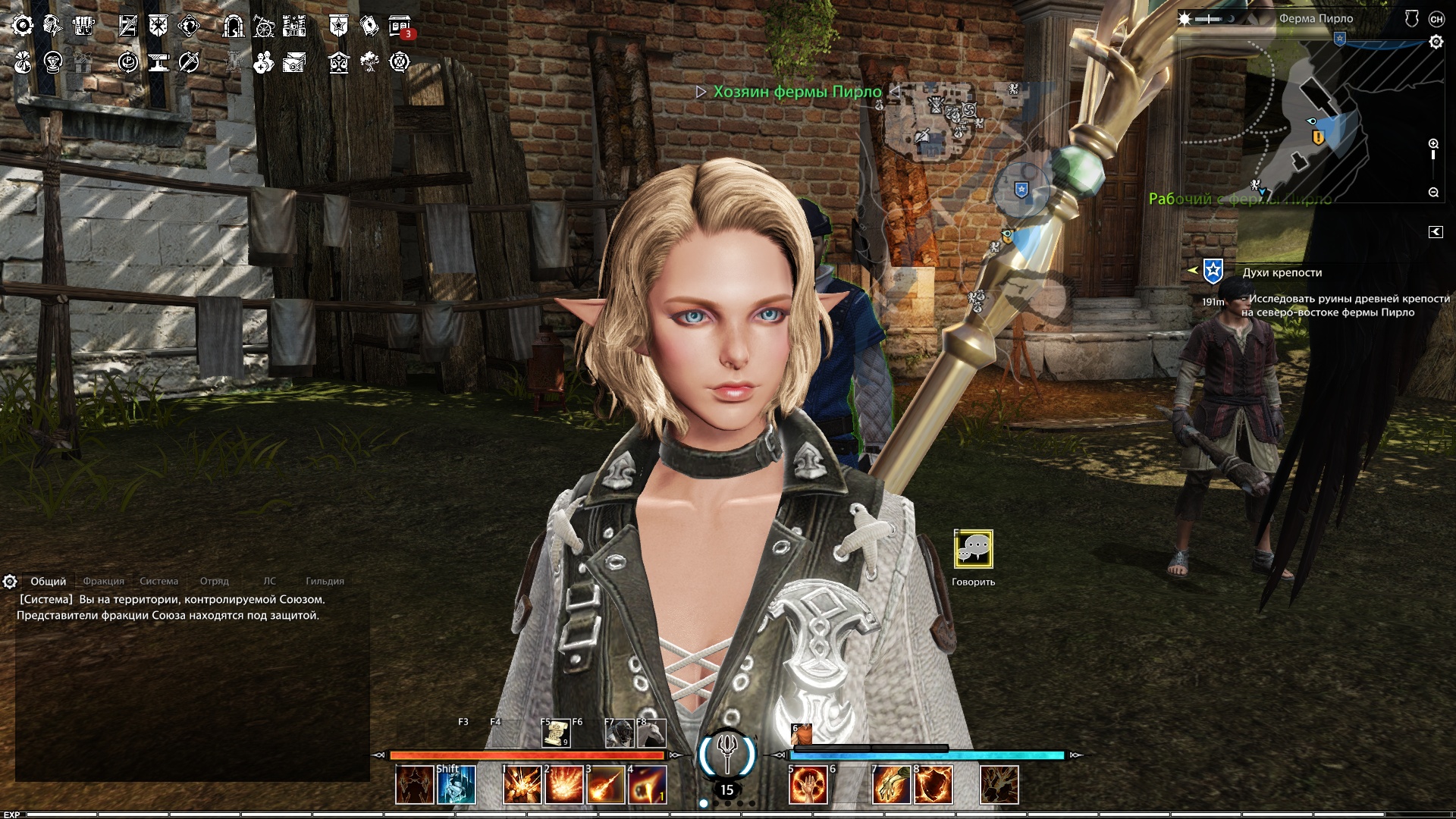Open chat settings gear beside Общий tab
Image resolution: width=1456 pixels, height=819 pixels.
(x=10, y=582)
